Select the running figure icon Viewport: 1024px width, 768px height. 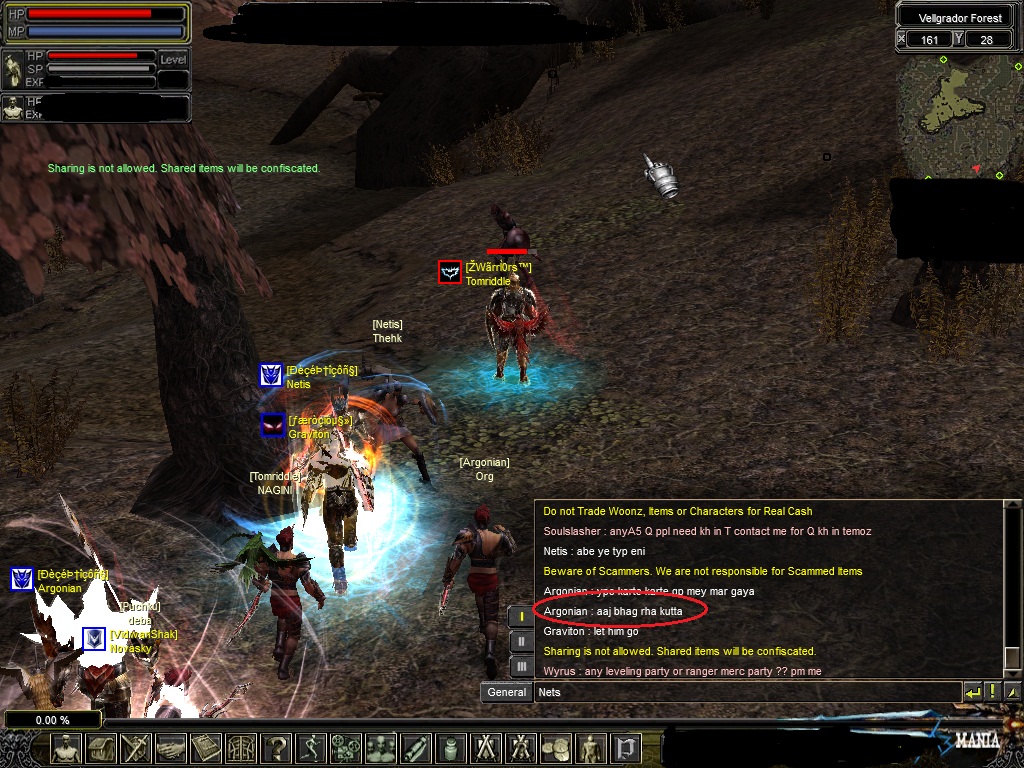coord(312,748)
